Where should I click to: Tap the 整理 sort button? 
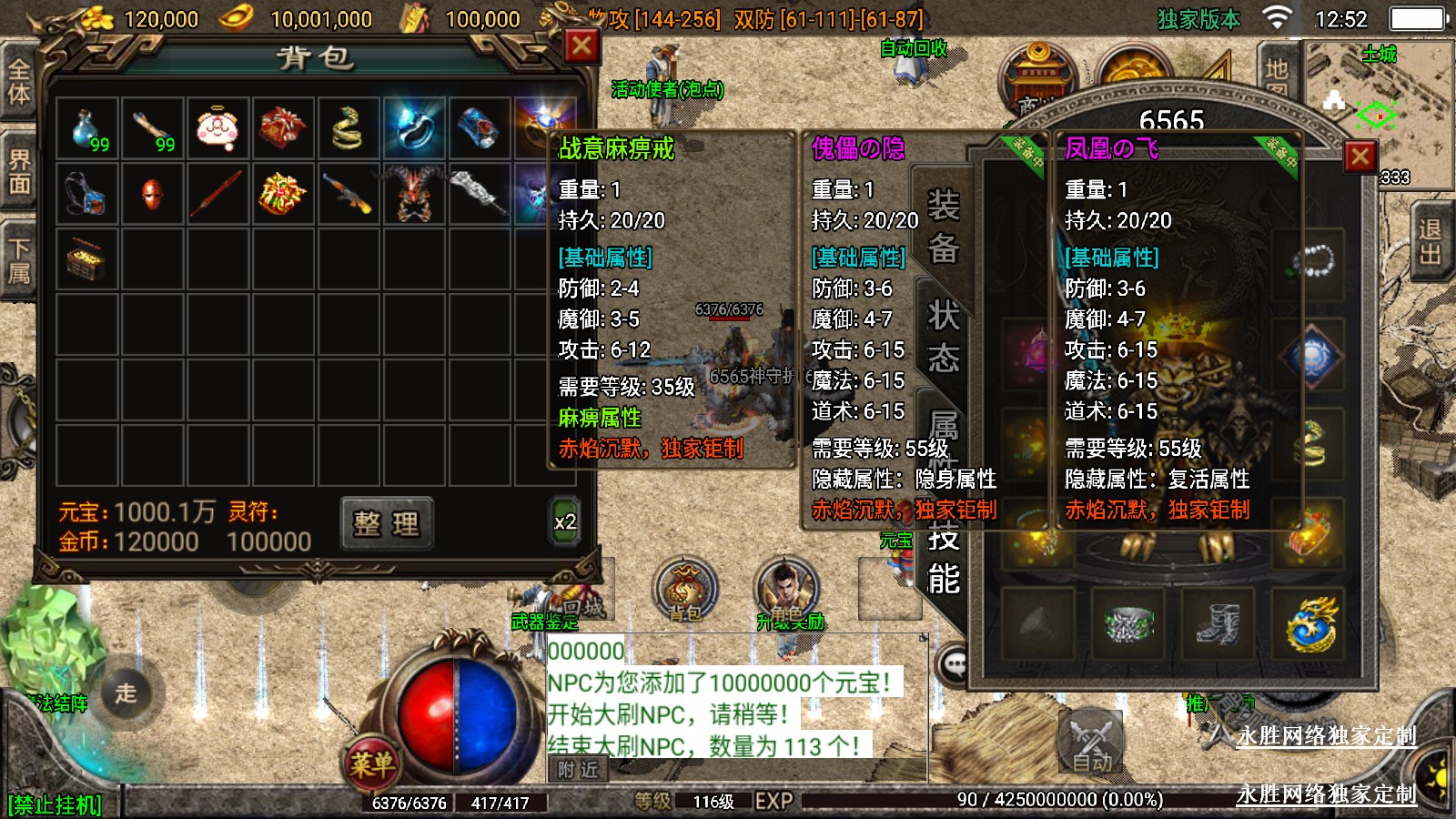(387, 523)
